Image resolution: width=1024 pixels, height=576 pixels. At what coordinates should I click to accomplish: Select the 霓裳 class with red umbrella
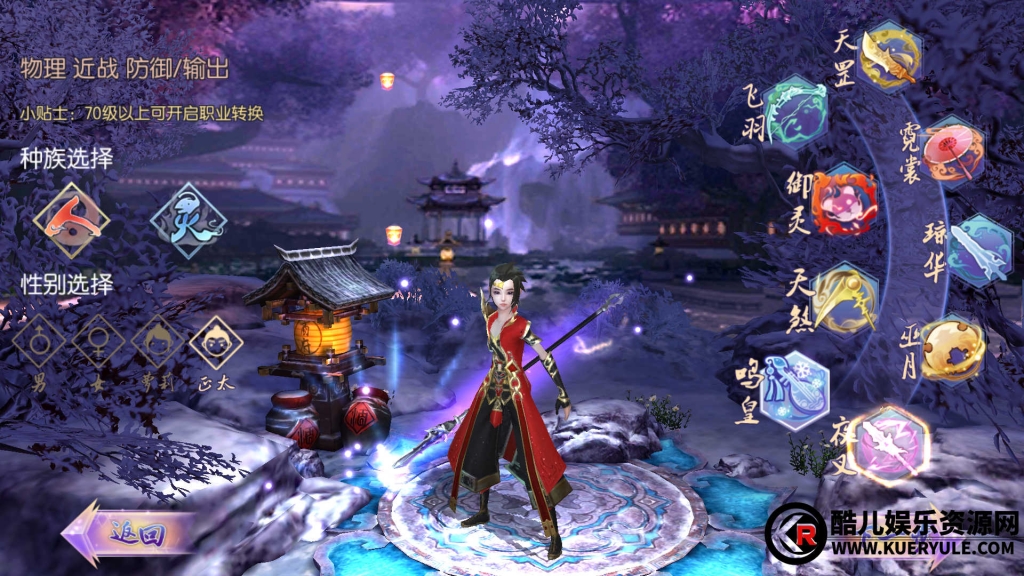[952, 152]
